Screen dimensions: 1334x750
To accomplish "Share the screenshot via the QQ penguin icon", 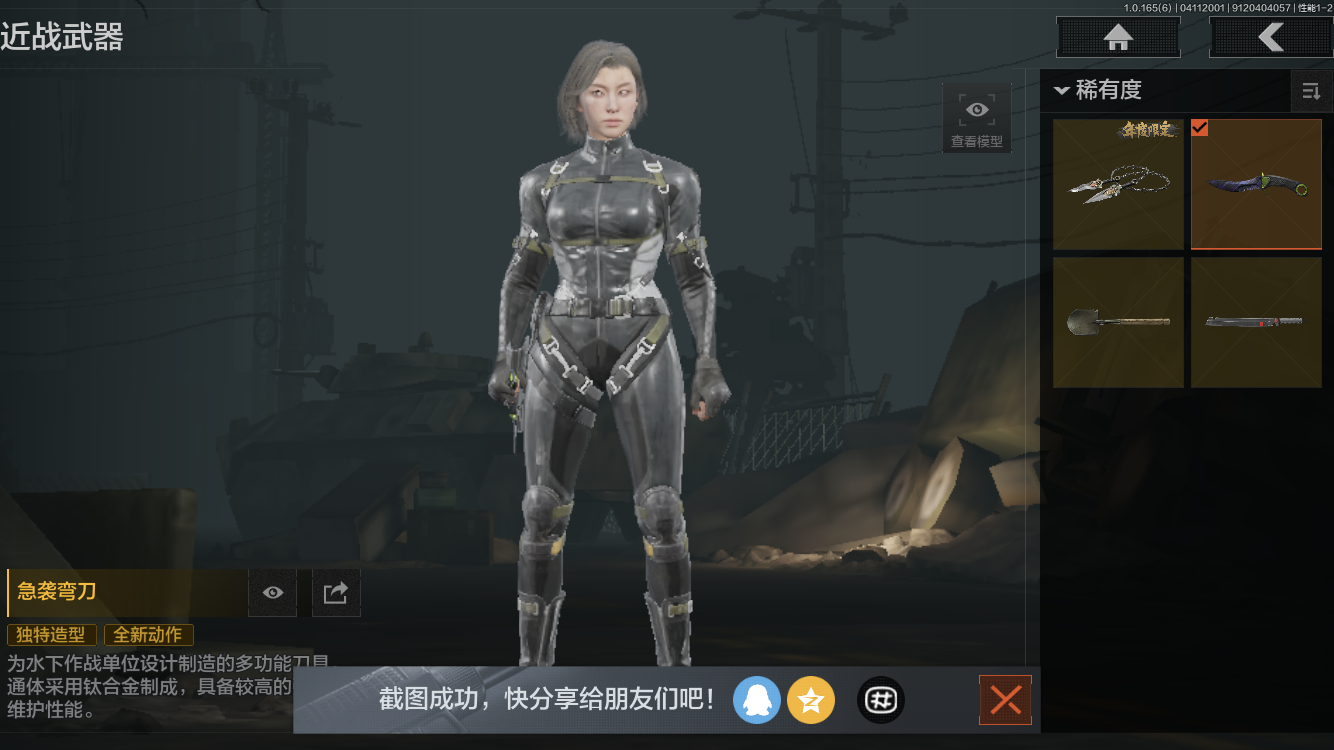I will click(757, 700).
